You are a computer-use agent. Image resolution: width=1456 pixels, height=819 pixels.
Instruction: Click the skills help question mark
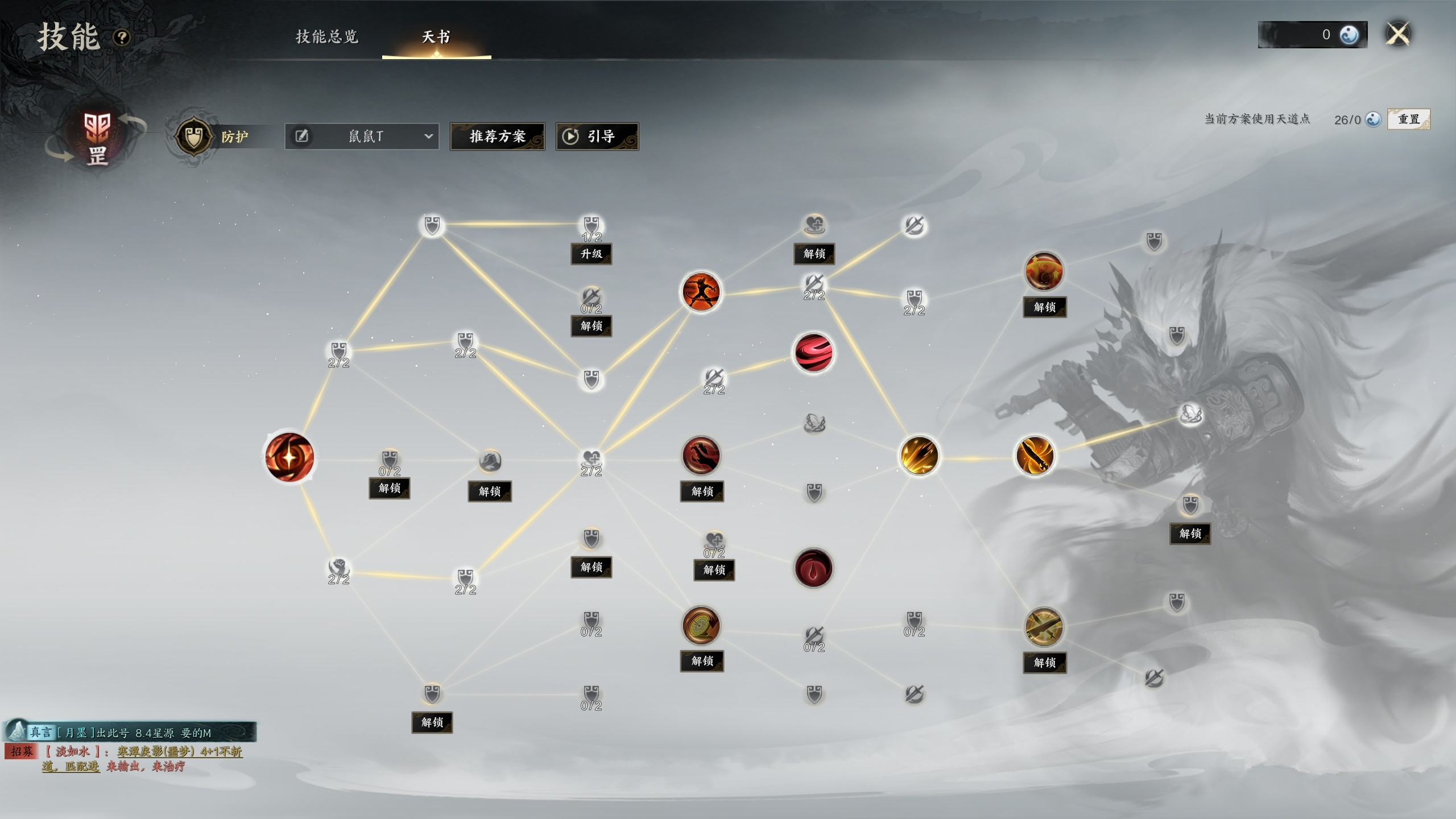[122, 38]
